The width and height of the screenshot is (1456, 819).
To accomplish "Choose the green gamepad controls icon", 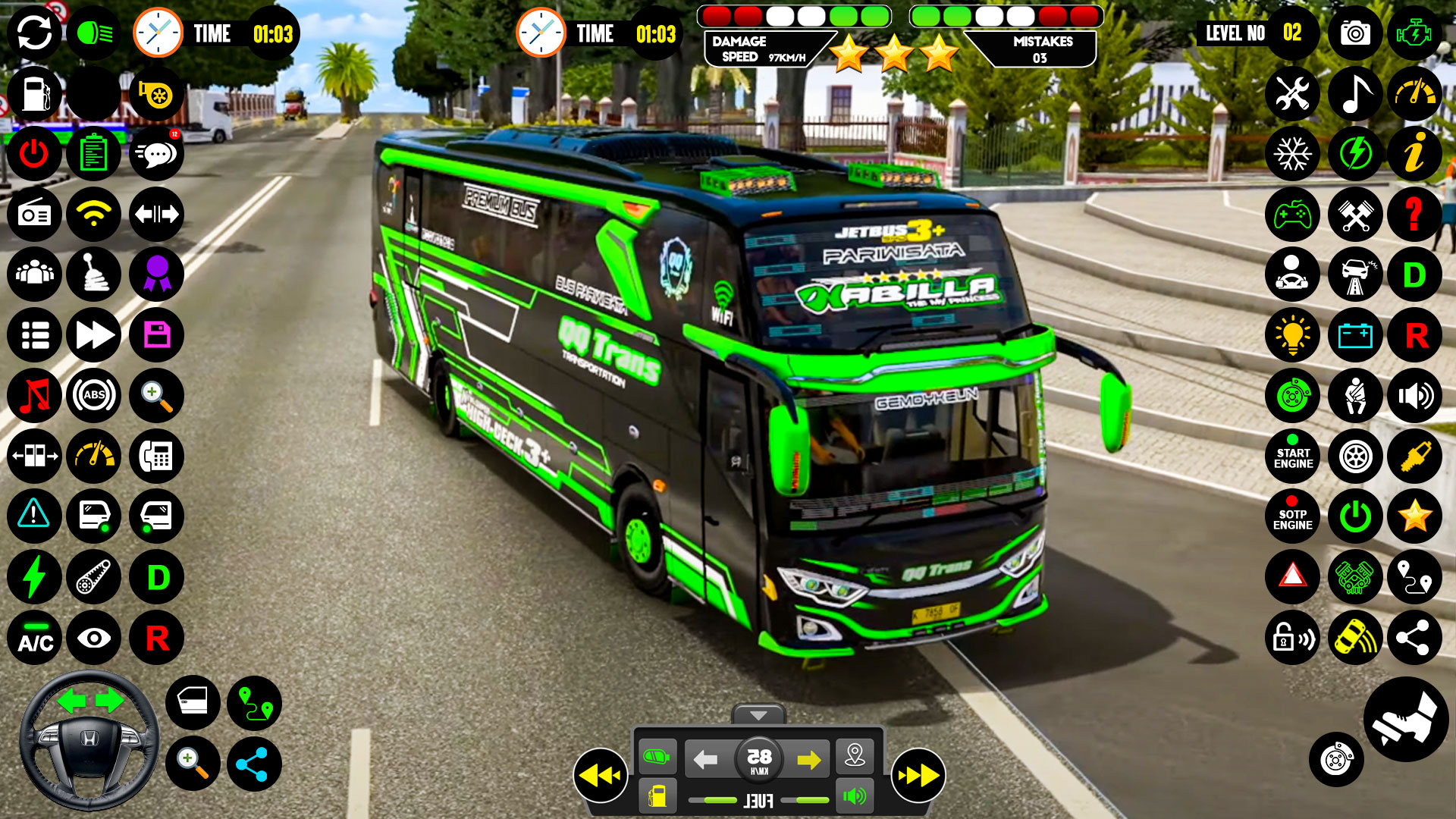I will (1292, 215).
